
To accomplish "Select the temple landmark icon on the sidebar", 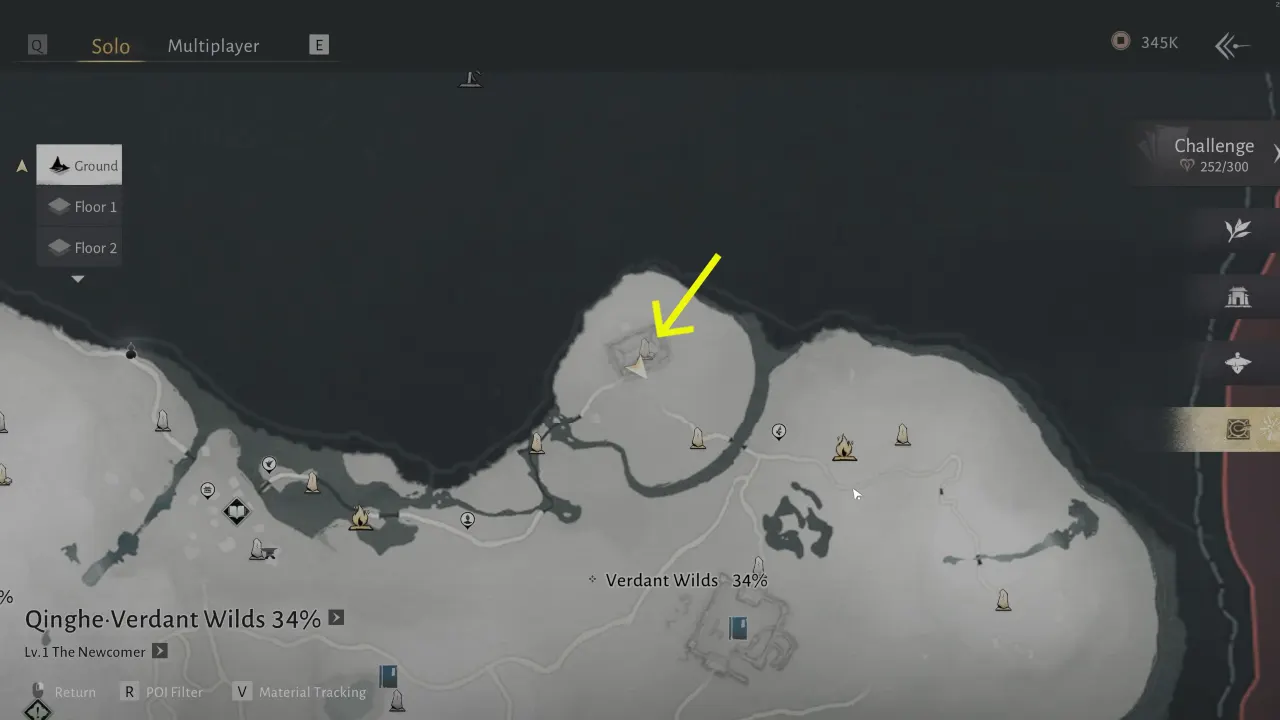I will (x=1238, y=296).
